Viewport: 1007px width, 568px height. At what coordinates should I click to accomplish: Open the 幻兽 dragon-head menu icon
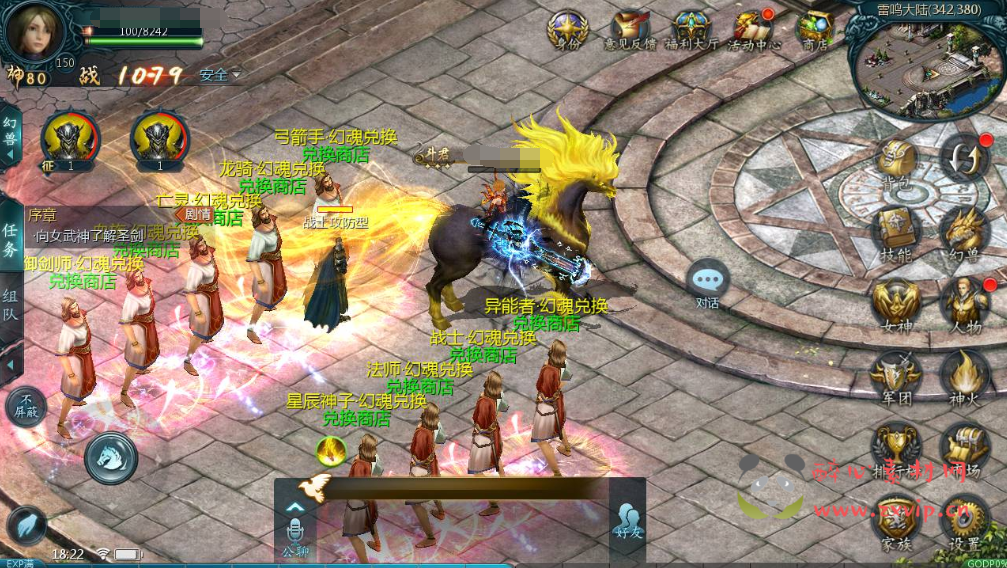click(965, 230)
